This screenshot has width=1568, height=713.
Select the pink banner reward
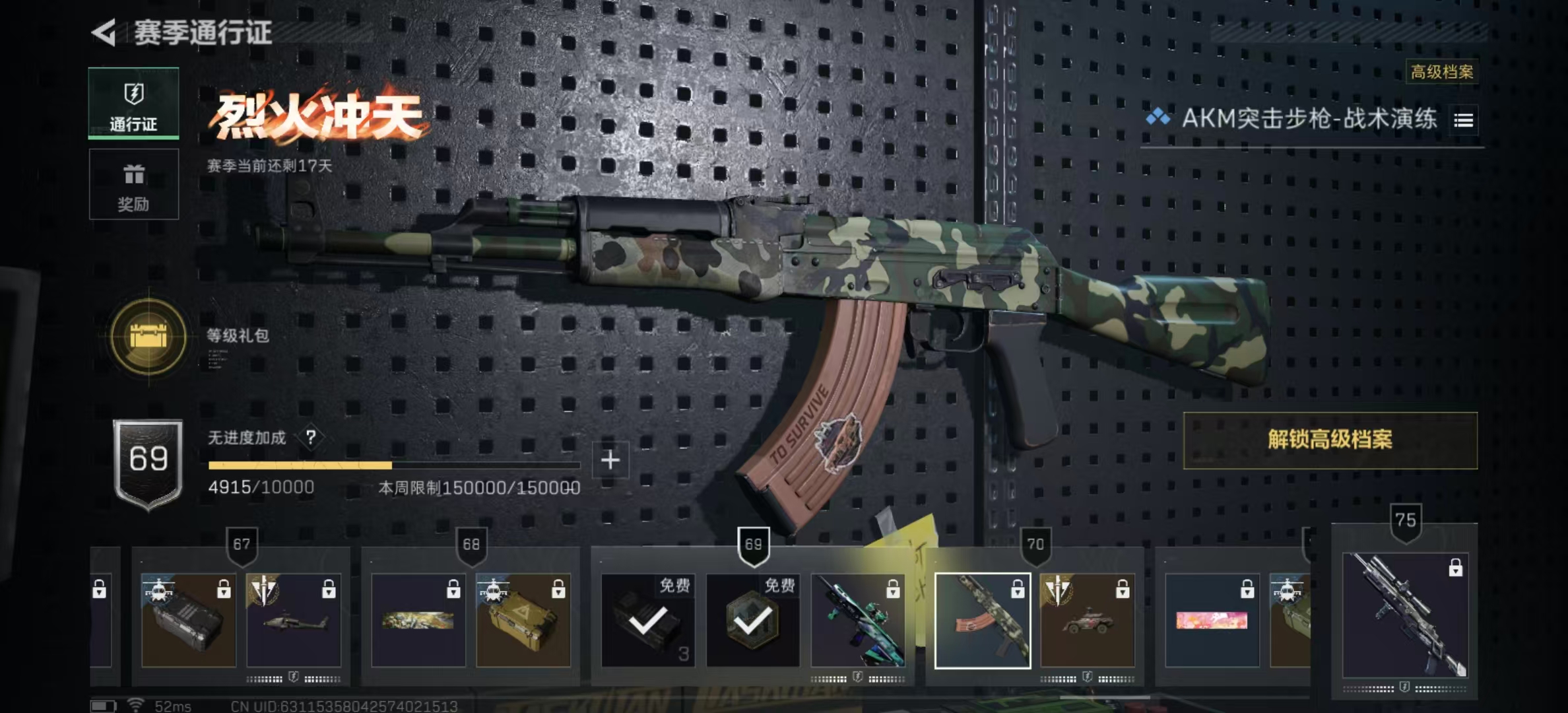click(1212, 621)
